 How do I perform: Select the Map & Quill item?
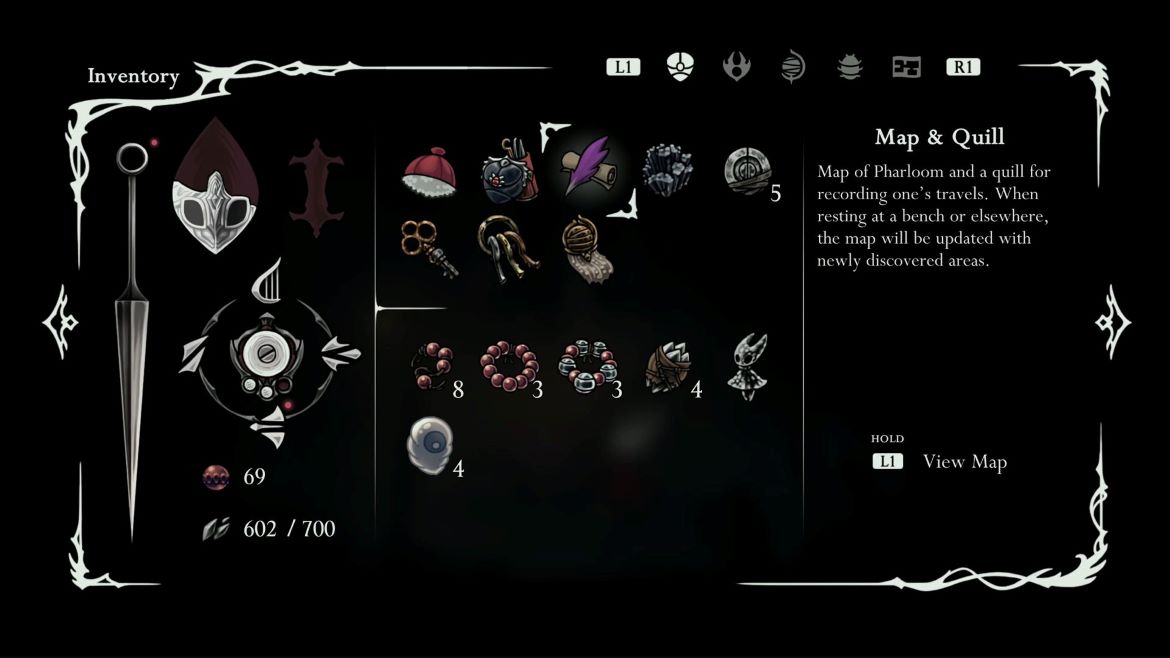point(588,168)
